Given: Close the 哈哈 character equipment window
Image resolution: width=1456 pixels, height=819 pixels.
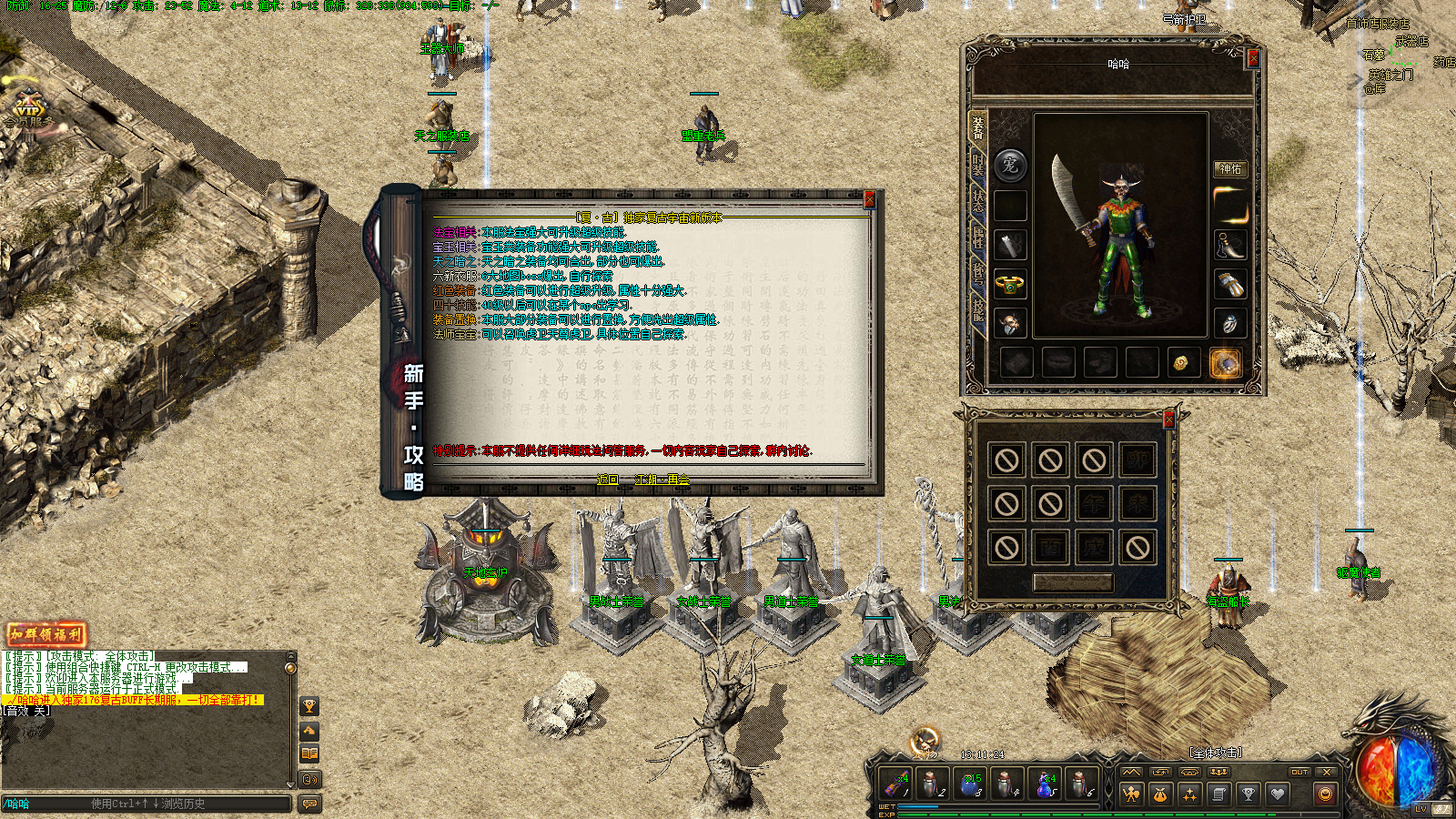Looking at the screenshot, I should point(1252,59).
